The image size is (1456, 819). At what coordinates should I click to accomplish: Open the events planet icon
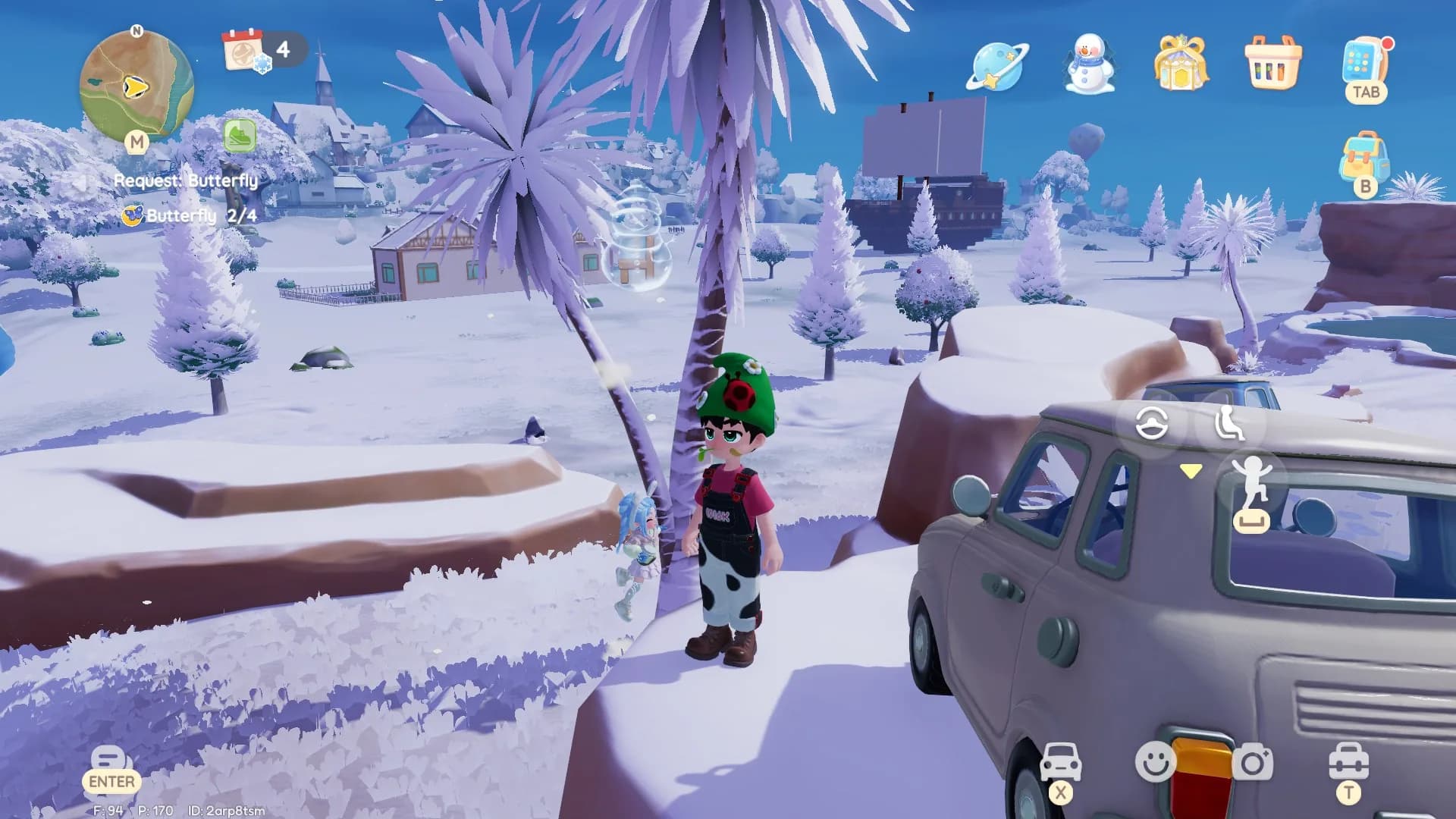[997, 66]
